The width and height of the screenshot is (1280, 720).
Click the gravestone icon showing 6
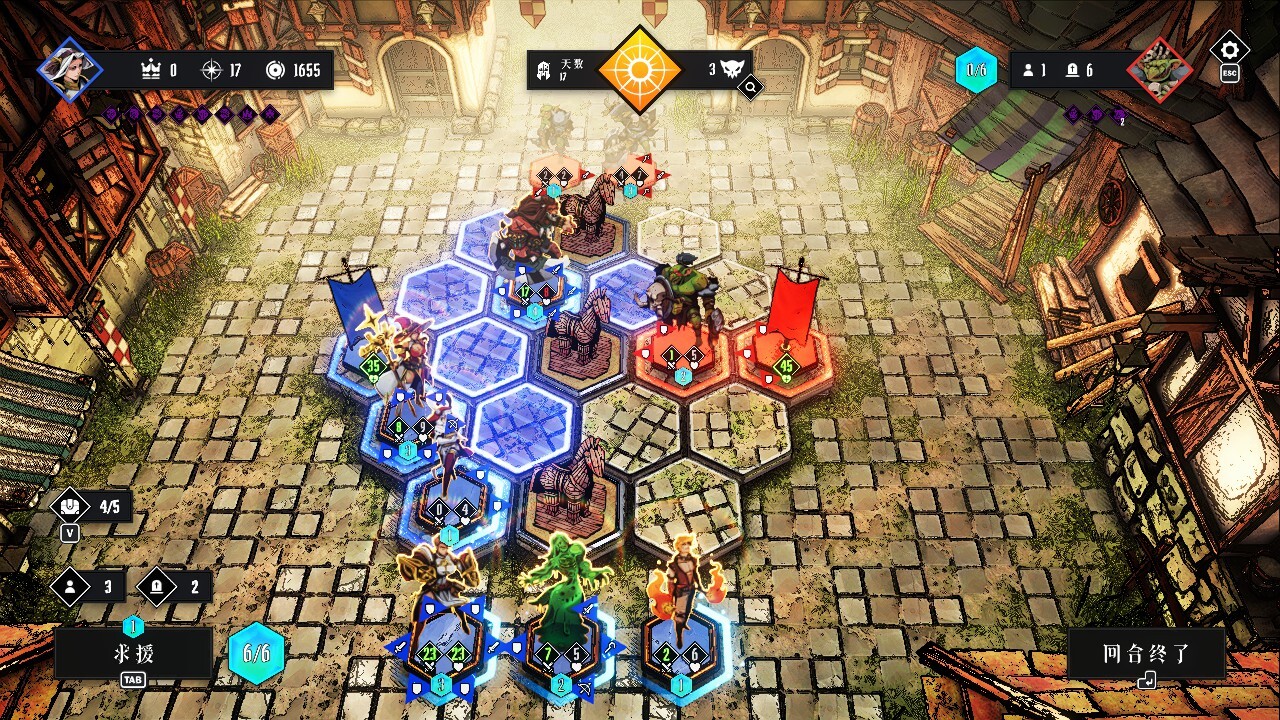click(1072, 71)
